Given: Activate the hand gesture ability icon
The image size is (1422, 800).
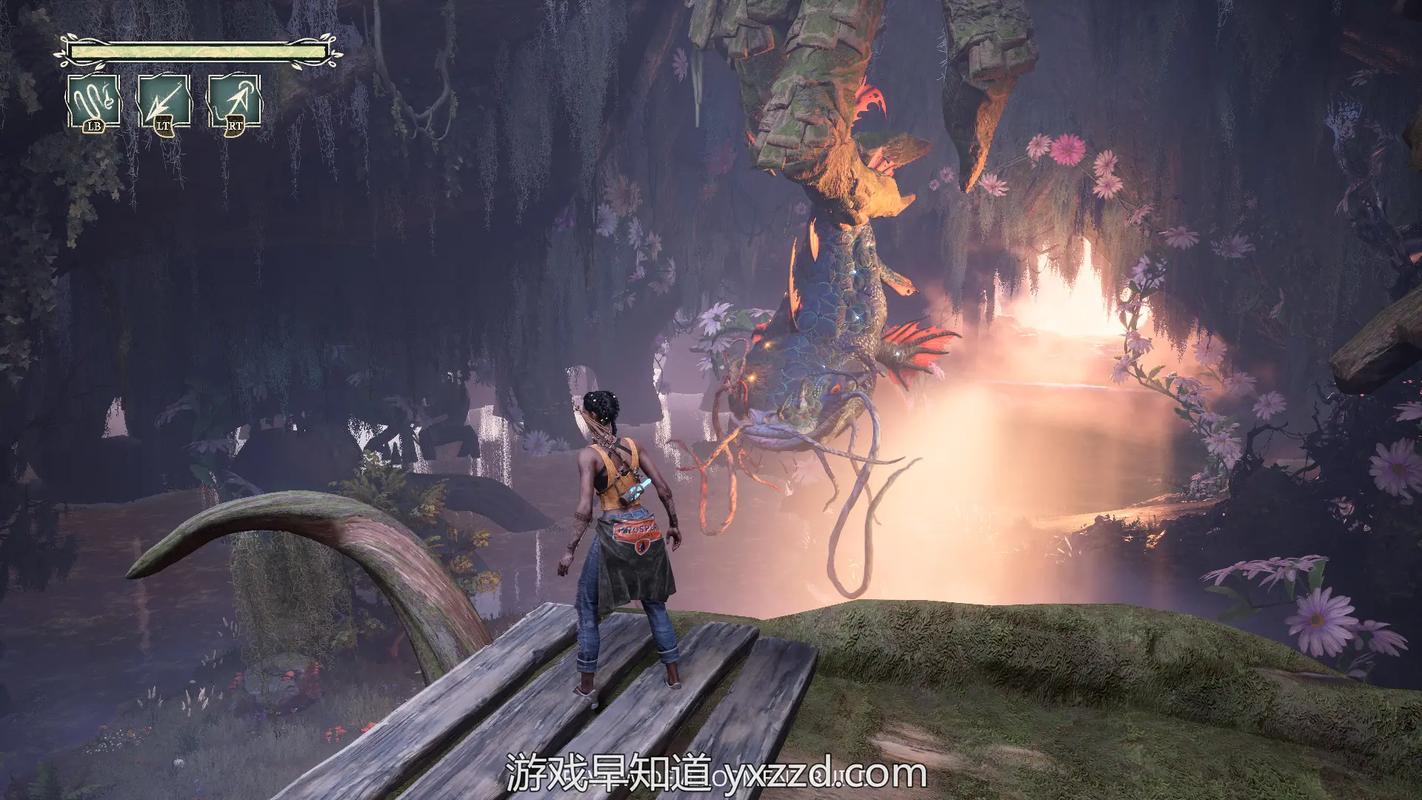Looking at the screenshot, I should (94, 100).
